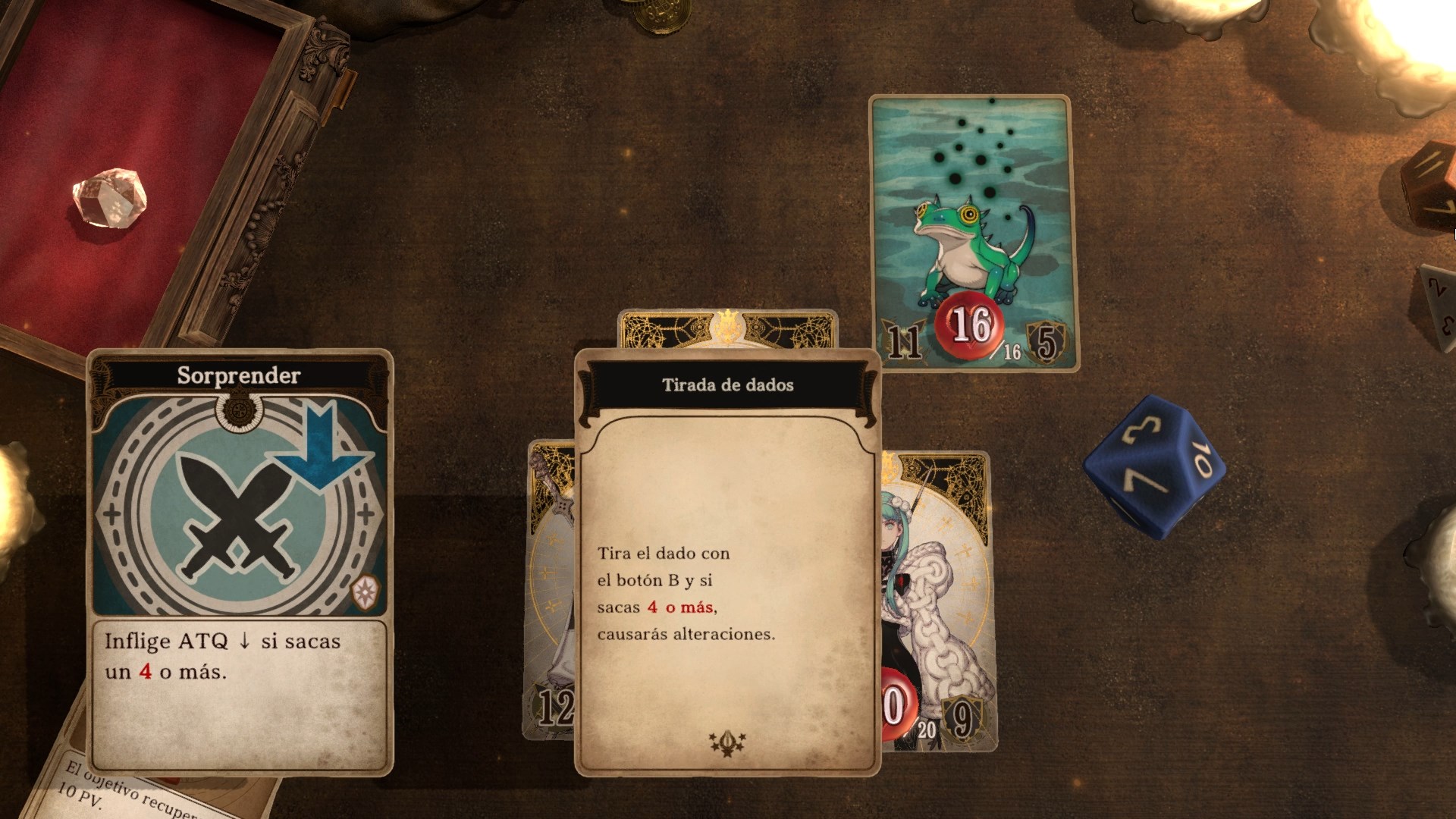Select the Sorprender skill card
This screenshot has height=819, width=1456.
pos(240,561)
